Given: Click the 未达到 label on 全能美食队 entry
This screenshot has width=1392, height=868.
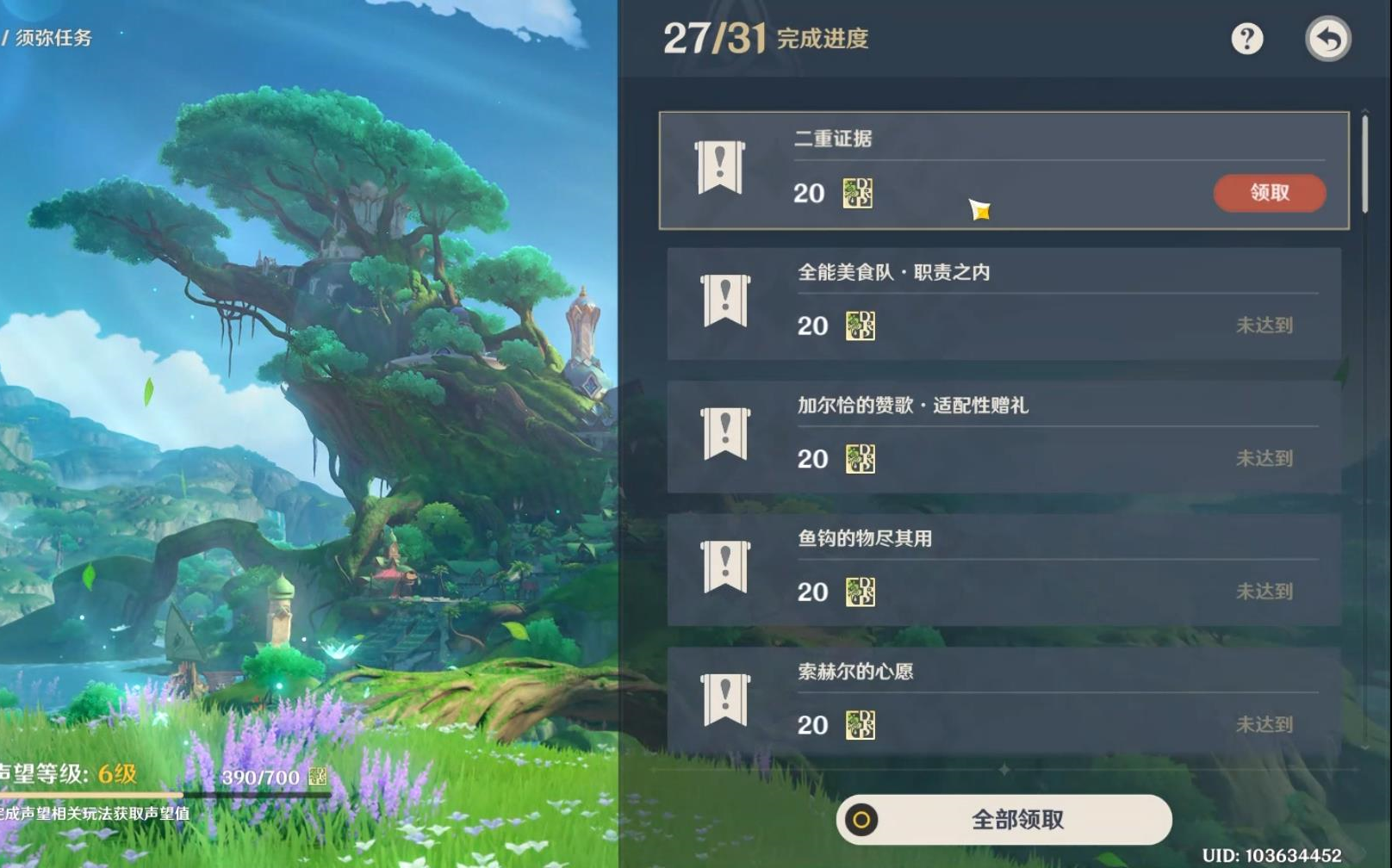Looking at the screenshot, I should 1264,326.
